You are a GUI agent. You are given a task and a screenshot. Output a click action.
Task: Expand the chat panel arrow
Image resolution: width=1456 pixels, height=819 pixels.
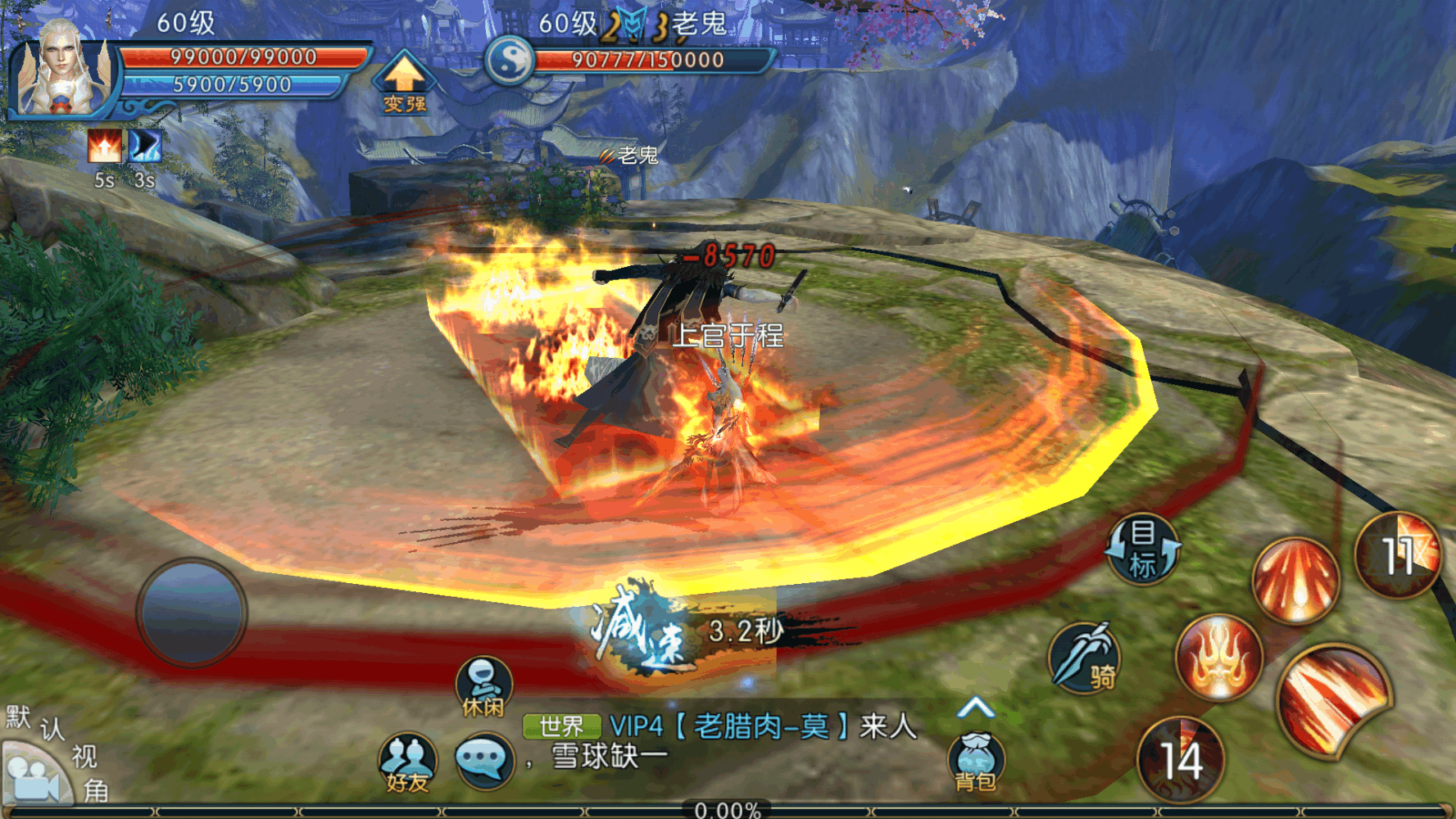point(975,708)
